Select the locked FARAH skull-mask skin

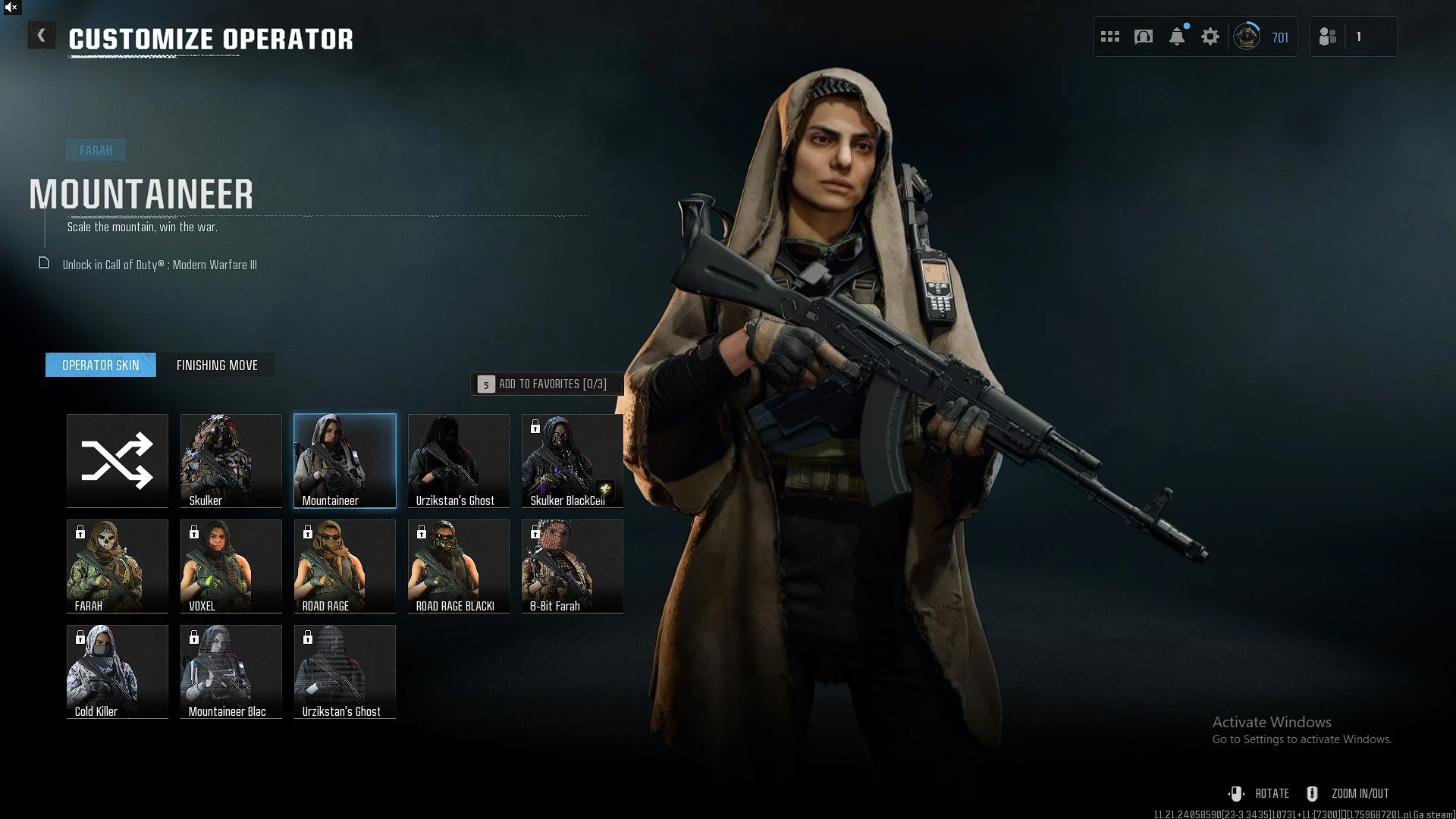tap(118, 566)
